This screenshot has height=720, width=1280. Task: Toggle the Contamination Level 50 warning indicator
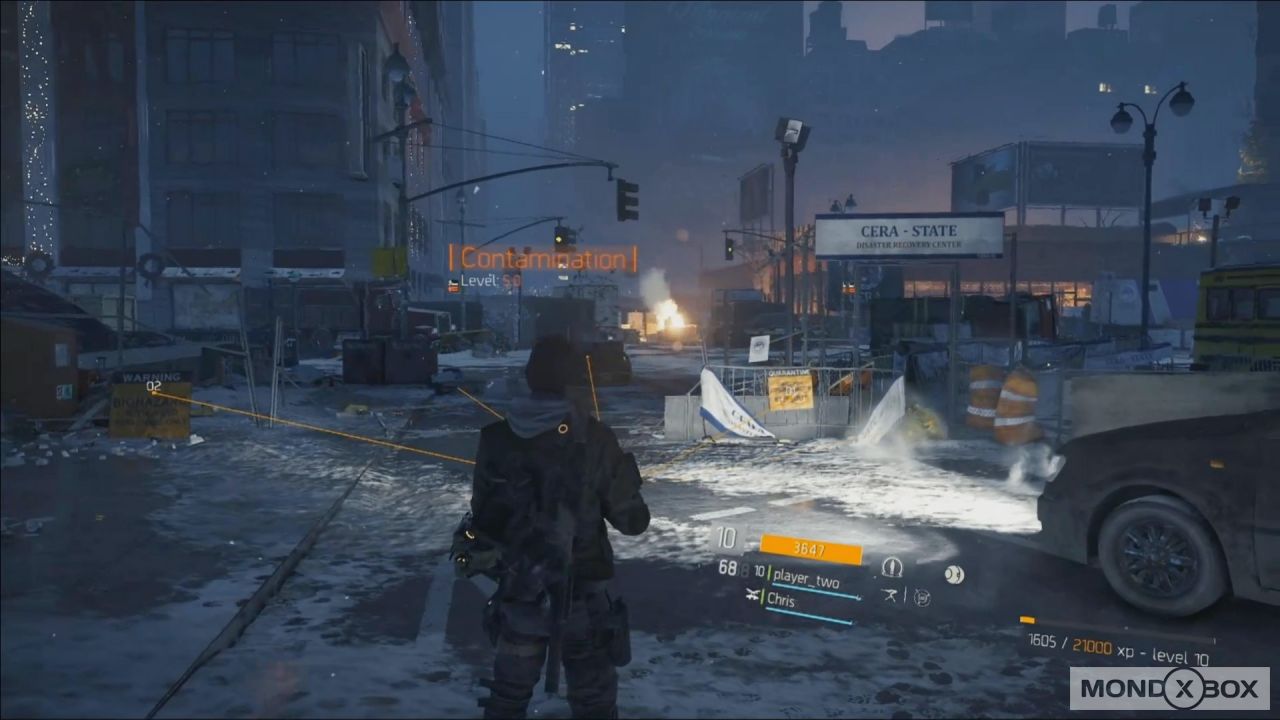coord(540,263)
